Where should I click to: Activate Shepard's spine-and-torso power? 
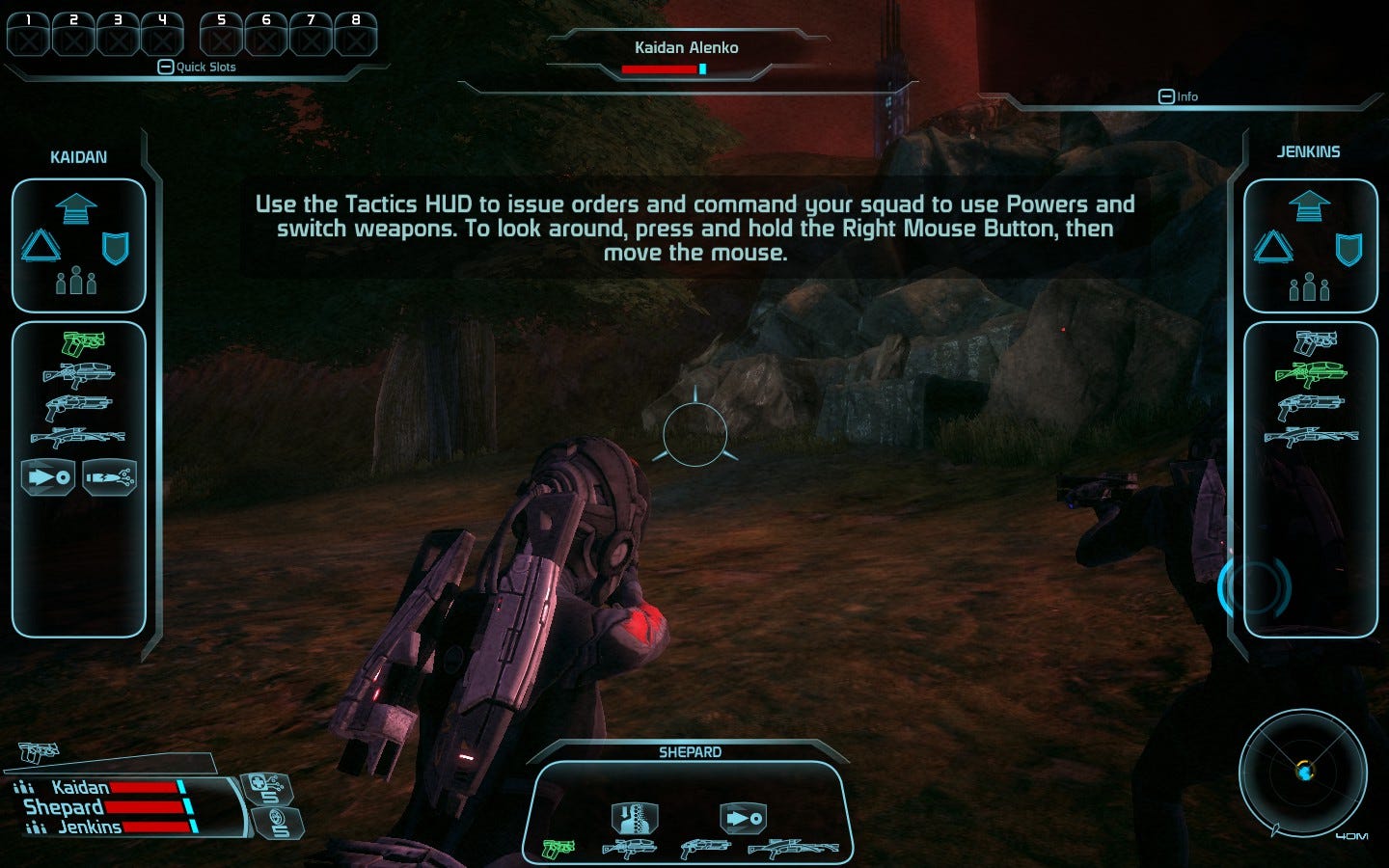point(635,819)
